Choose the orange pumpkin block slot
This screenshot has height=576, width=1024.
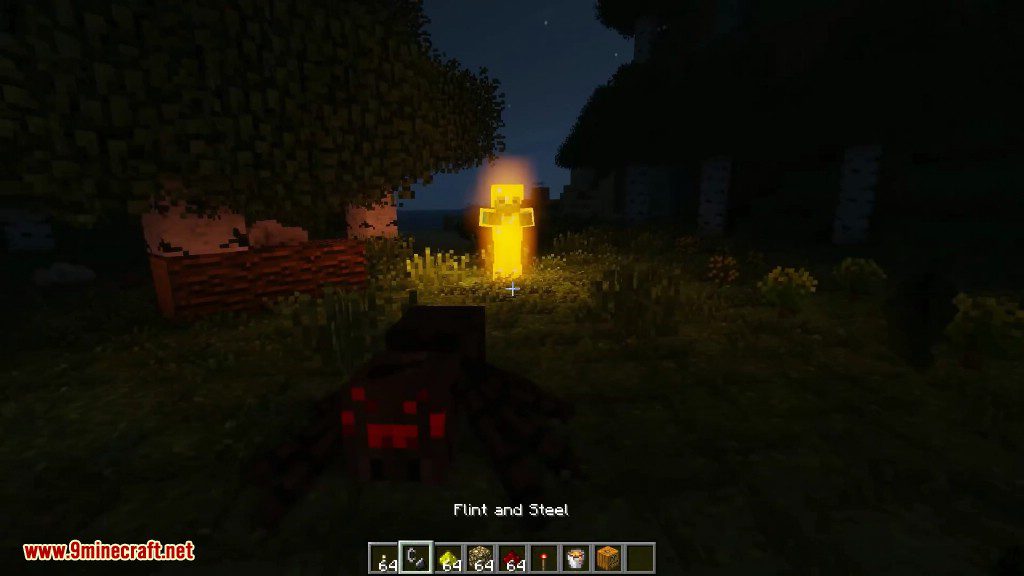click(x=607, y=557)
